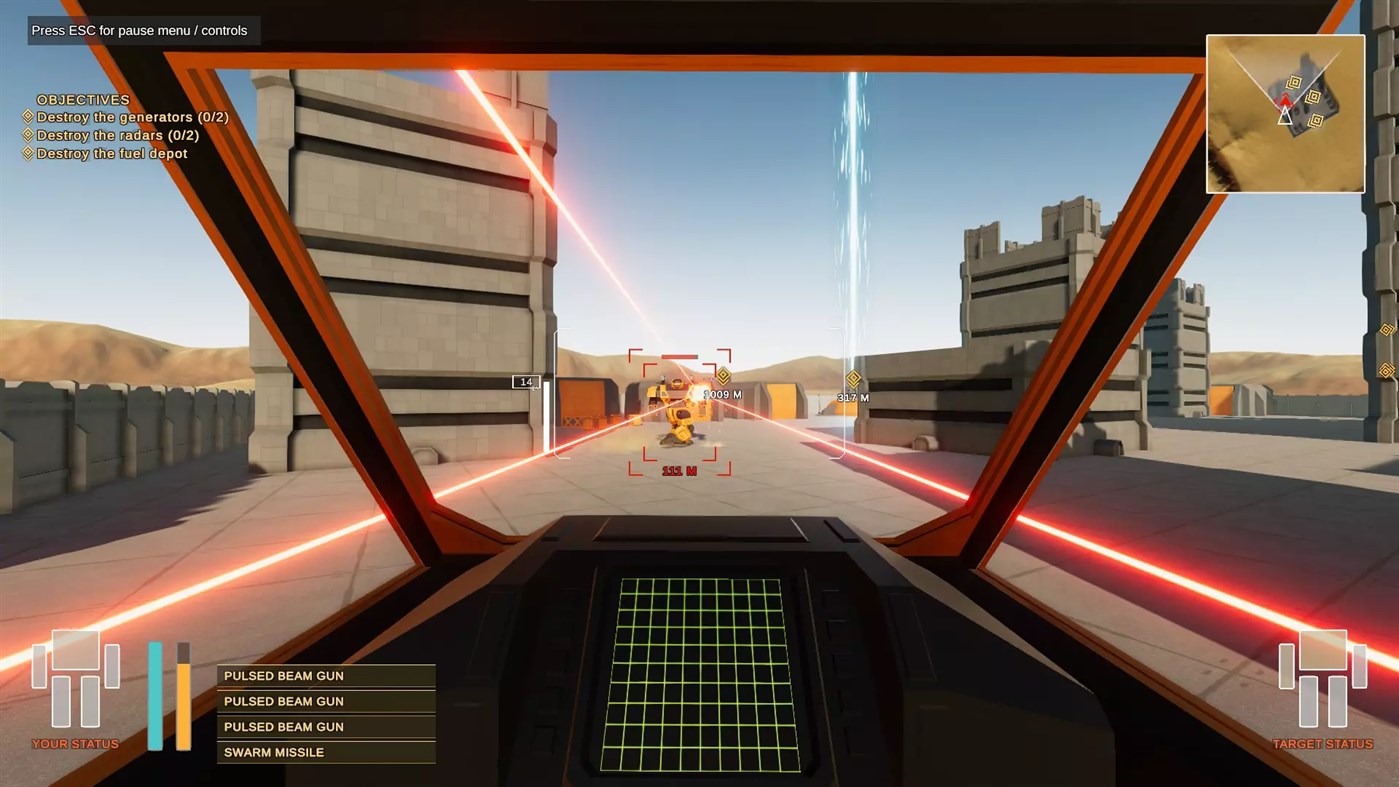The image size is (1399, 787).
Task: Toggle the Destroy the fuel depot objective checkbox
Action: [26, 153]
